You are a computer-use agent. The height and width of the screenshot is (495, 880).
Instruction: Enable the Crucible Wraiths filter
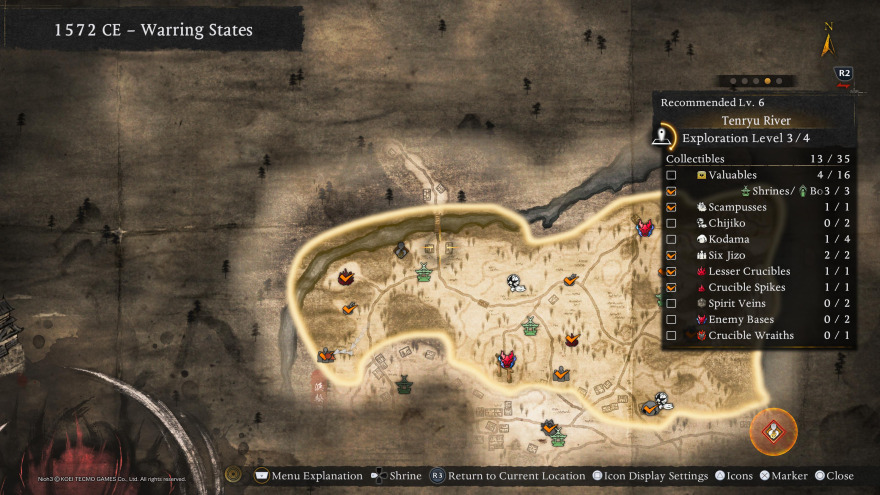pyautogui.click(x=671, y=335)
